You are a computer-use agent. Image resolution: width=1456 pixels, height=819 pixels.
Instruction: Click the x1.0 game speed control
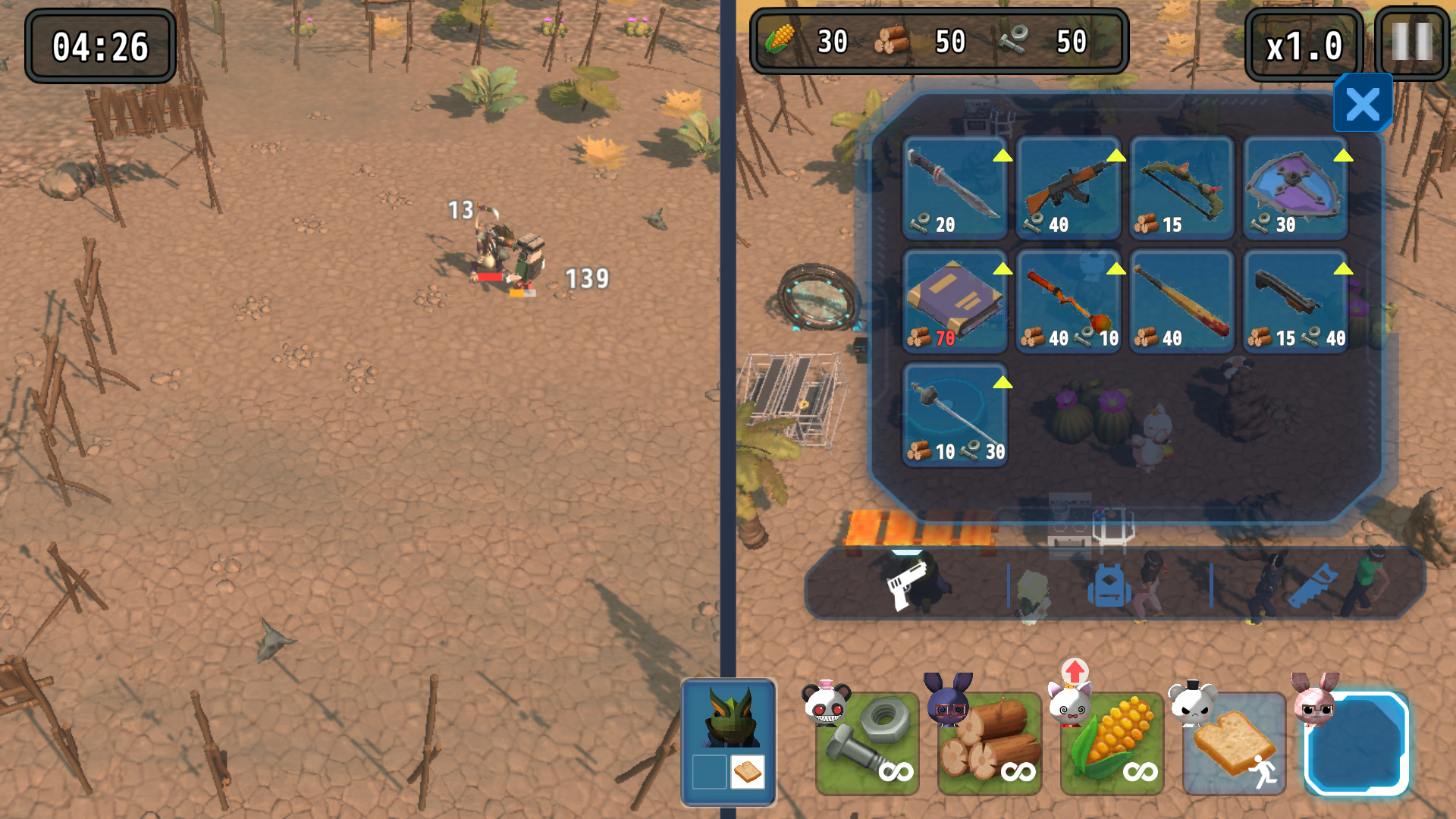click(x=1303, y=45)
